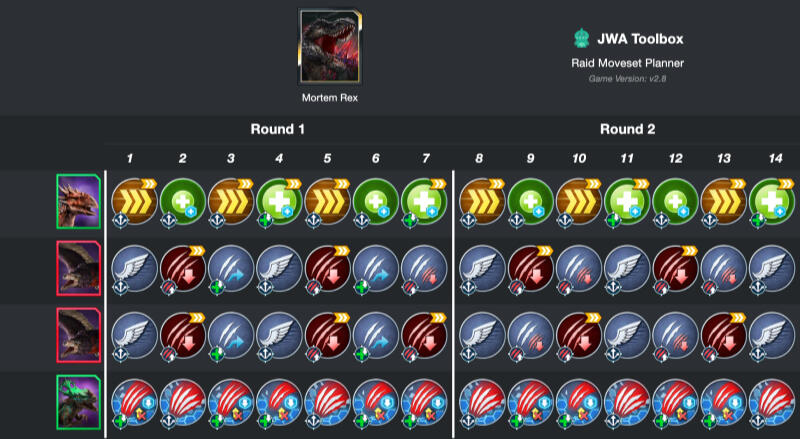Choose the orange horned creature's turn 8 yellow arrows move
The width and height of the screenshot is (800, 439).
click(480, 199)
